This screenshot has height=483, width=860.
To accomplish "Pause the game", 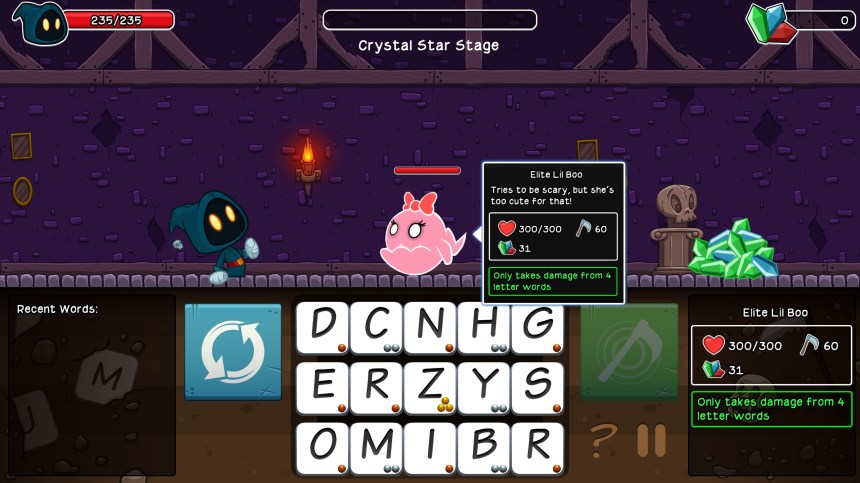I will [x=651, y=440].
